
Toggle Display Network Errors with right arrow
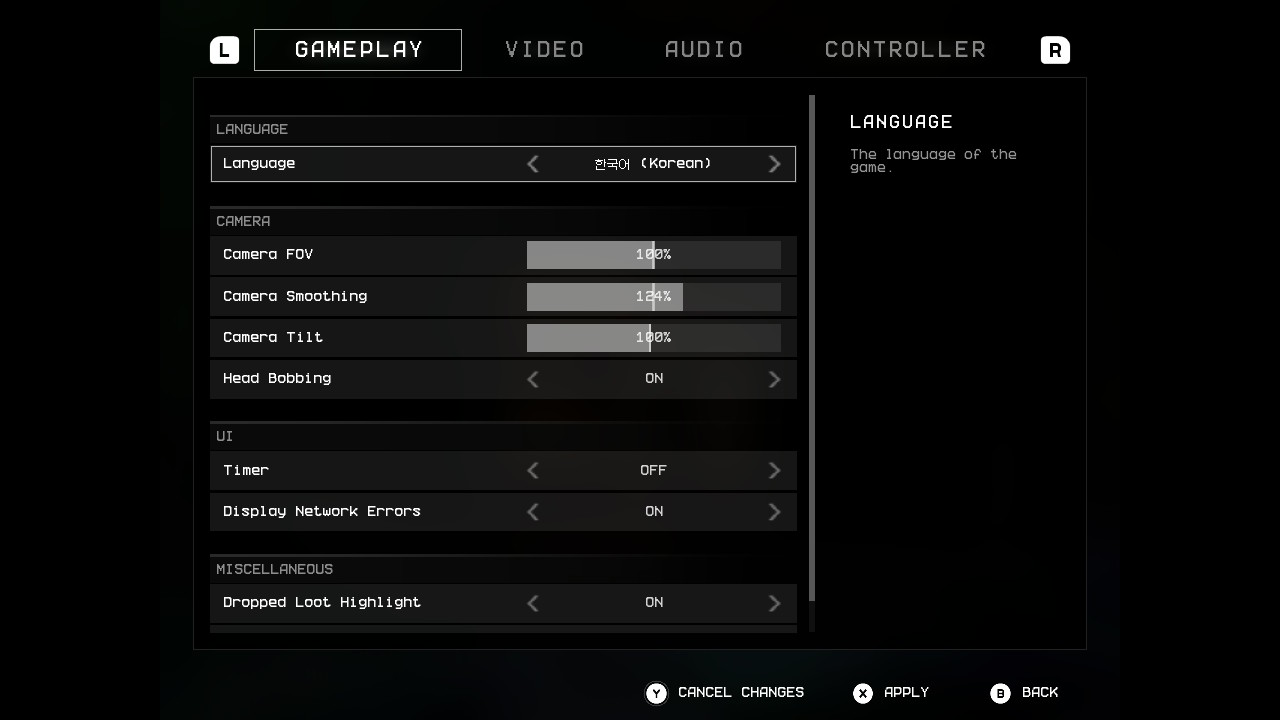click(x=774, y=512)
